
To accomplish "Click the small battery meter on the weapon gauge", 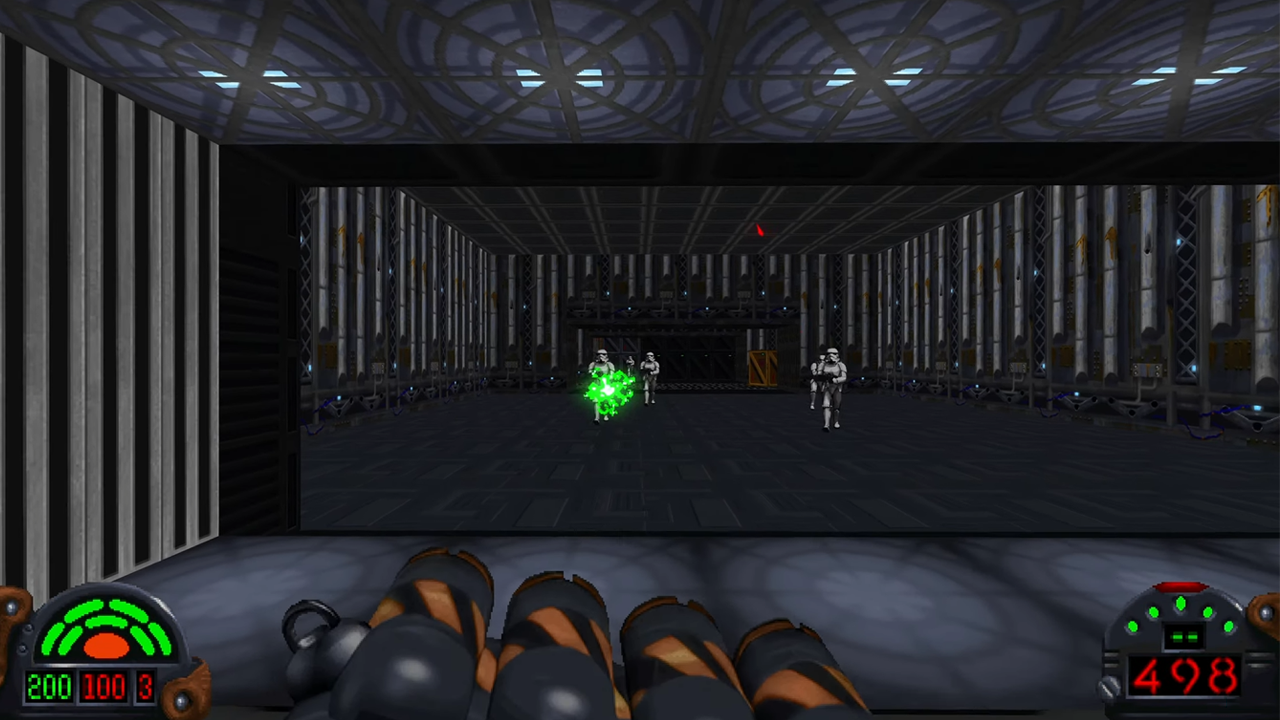I will pos(1186,637).
